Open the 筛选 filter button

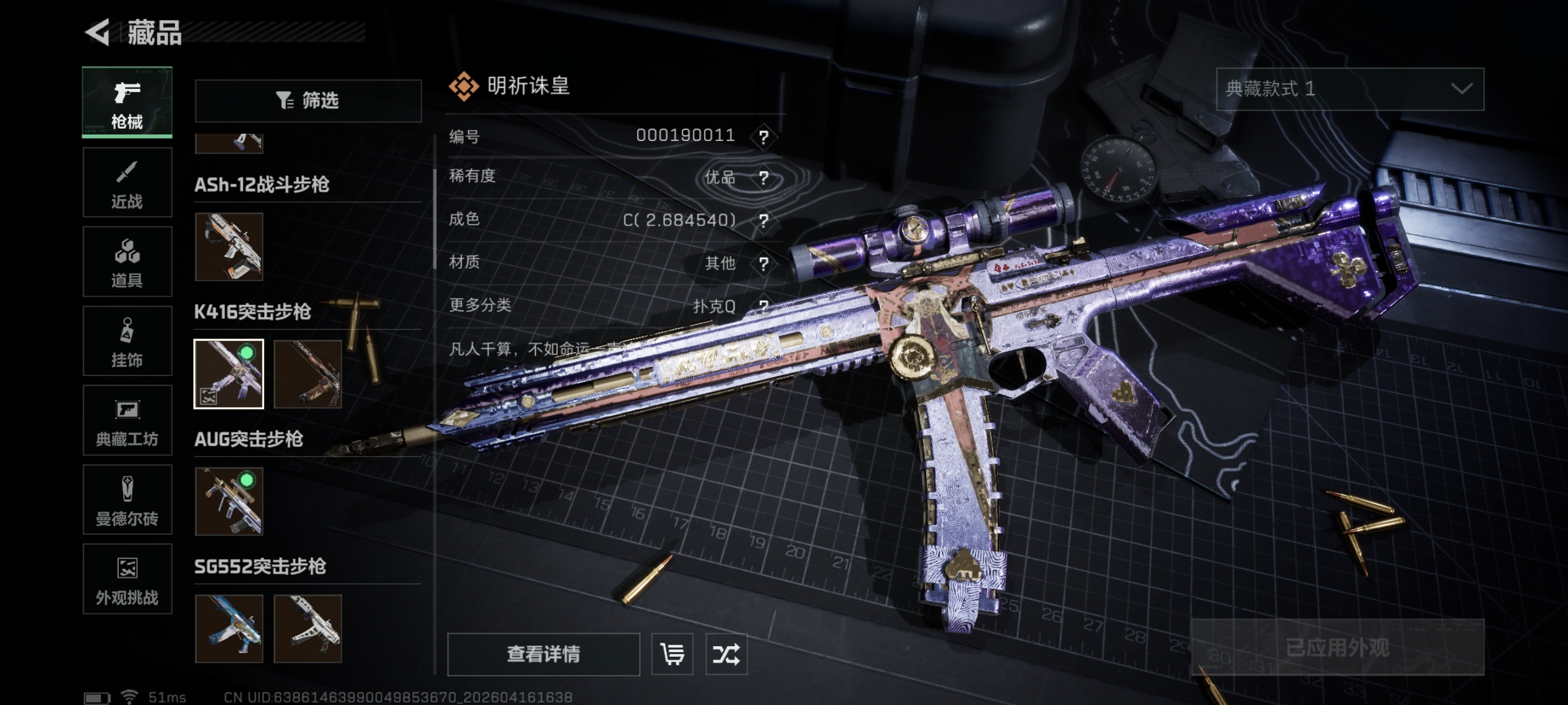308,100
